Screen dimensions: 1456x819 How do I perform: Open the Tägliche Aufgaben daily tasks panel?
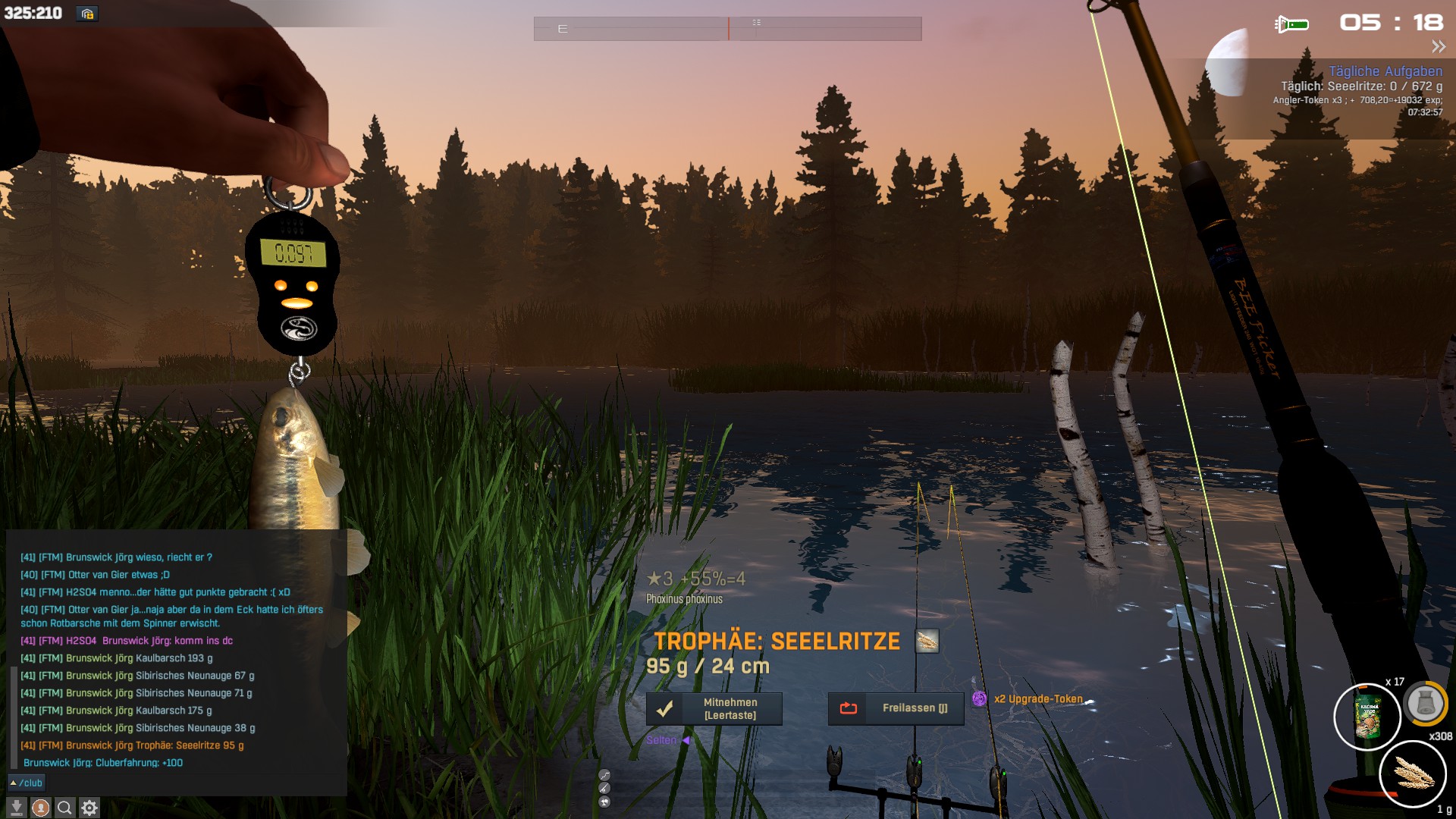click(1385, 71)
